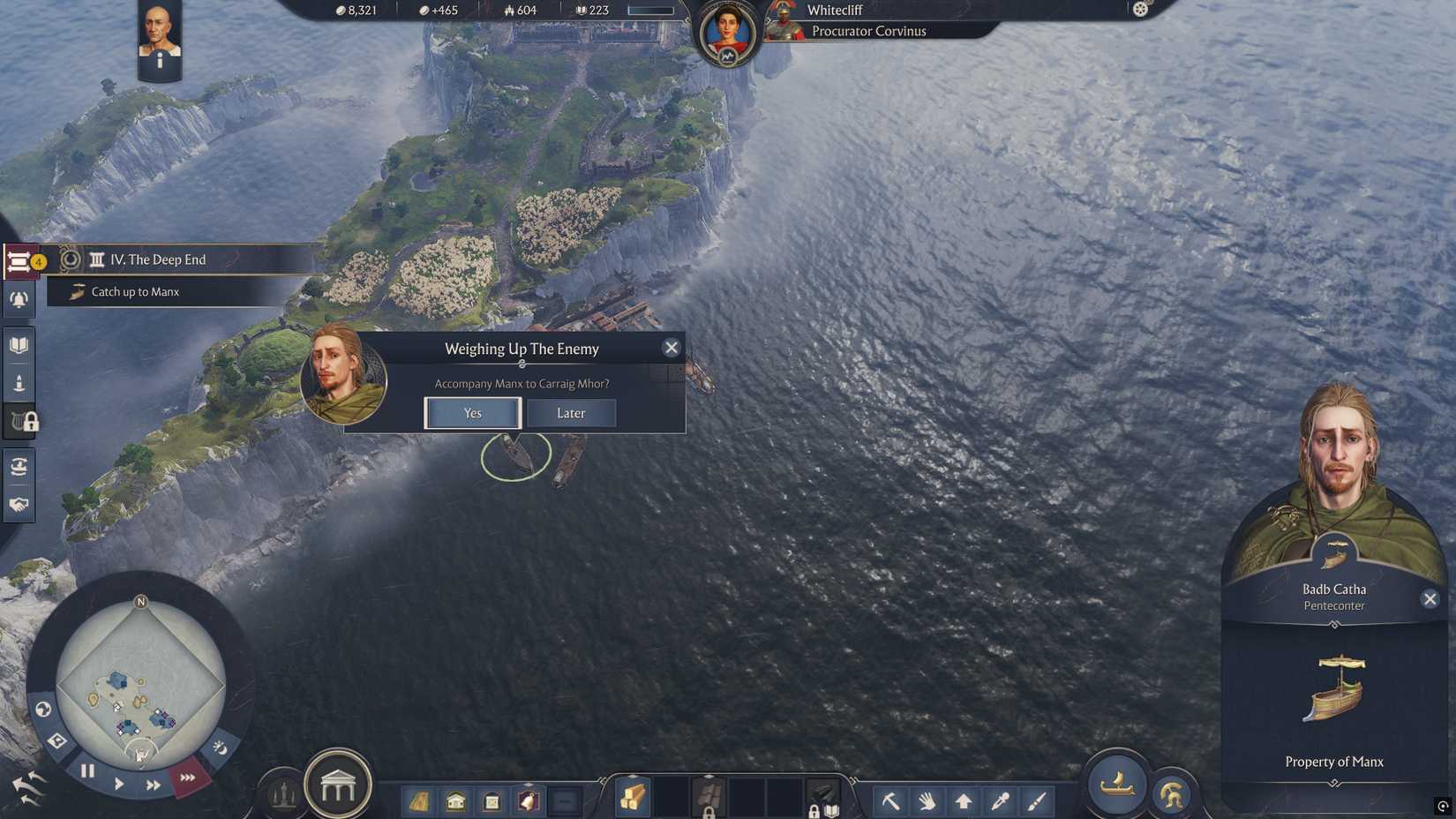Expand the wood resource slot chevron
Image resolution: width=1456 pixels, height=819 pixels.
[x=634, y=777]
